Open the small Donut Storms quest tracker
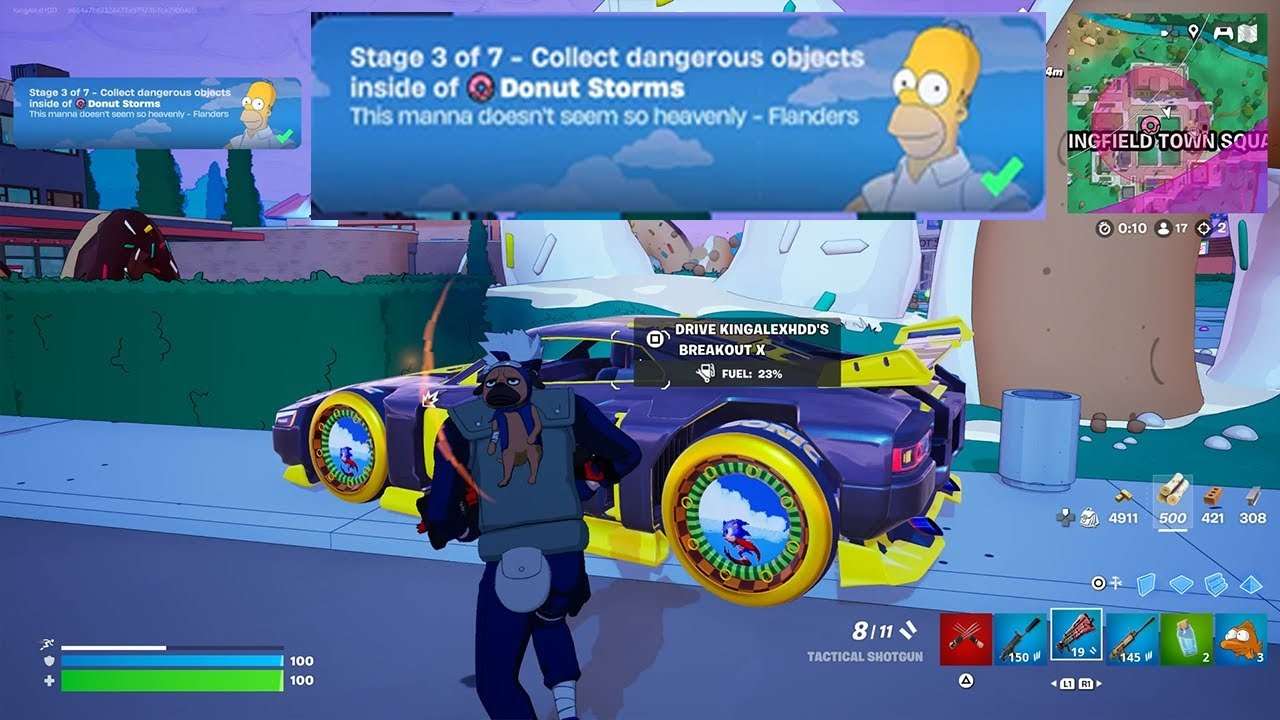This screenshot has width=1280, height=720. pyautogui.click(x=157, y=113)
